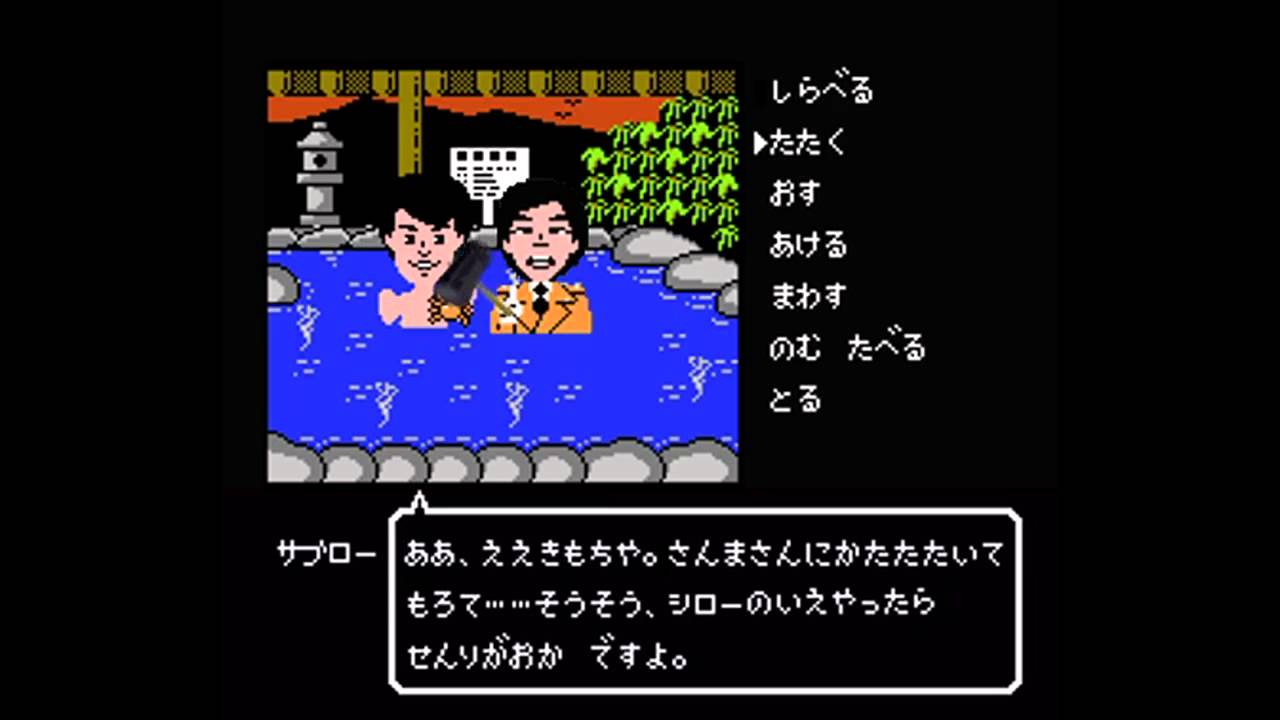Click the dialogue text box to advance
The image size is (1280, 720).
[700, 600]
